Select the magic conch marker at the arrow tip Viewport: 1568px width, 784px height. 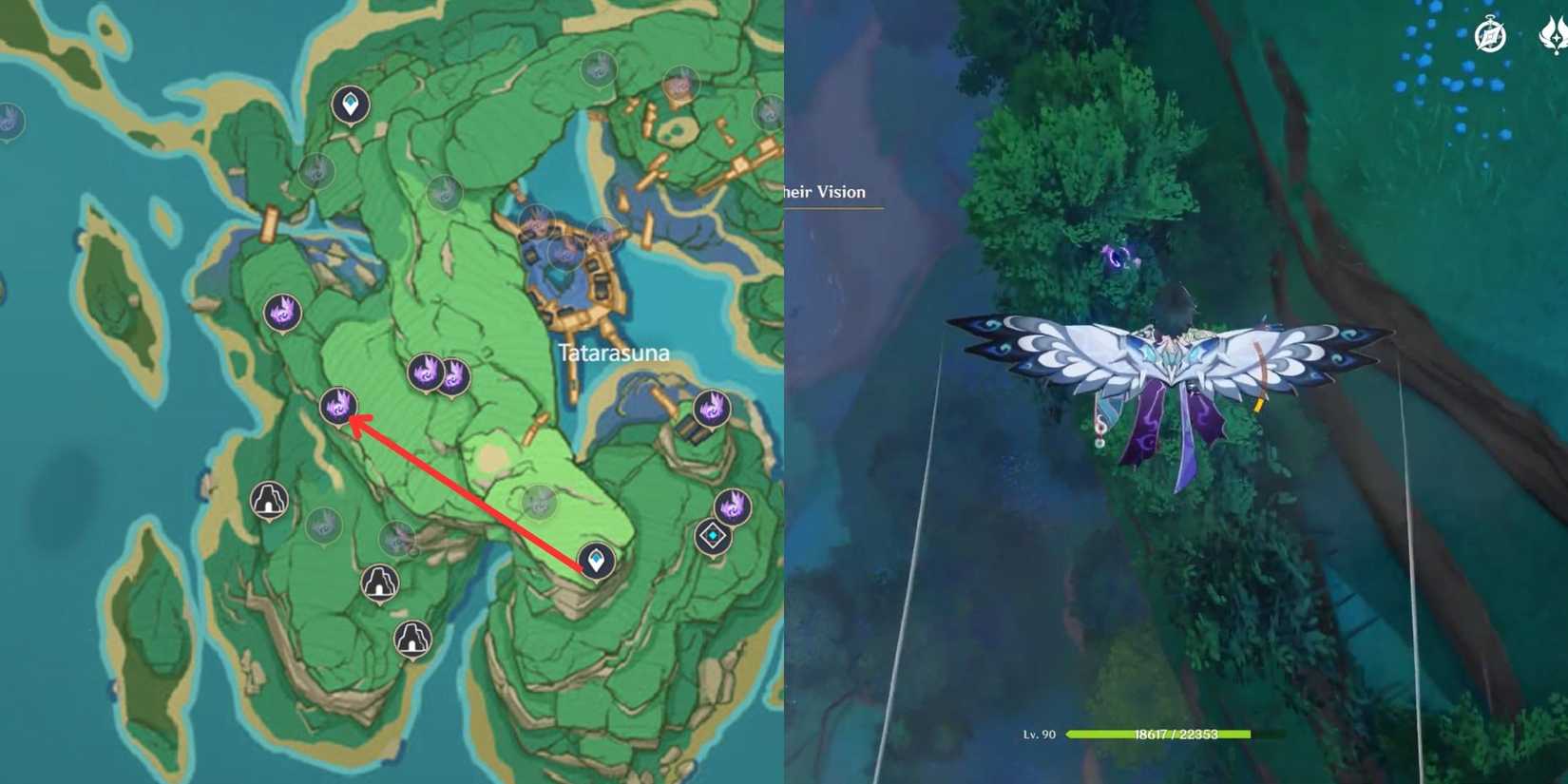(337, 407)
